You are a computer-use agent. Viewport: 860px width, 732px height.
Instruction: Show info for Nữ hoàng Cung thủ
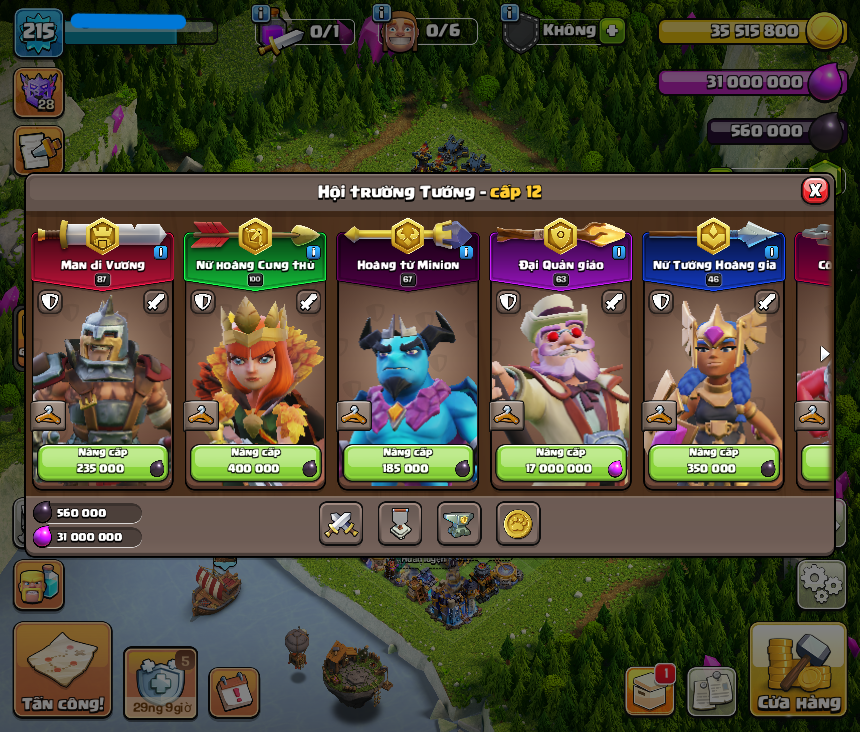coord(313,252)
